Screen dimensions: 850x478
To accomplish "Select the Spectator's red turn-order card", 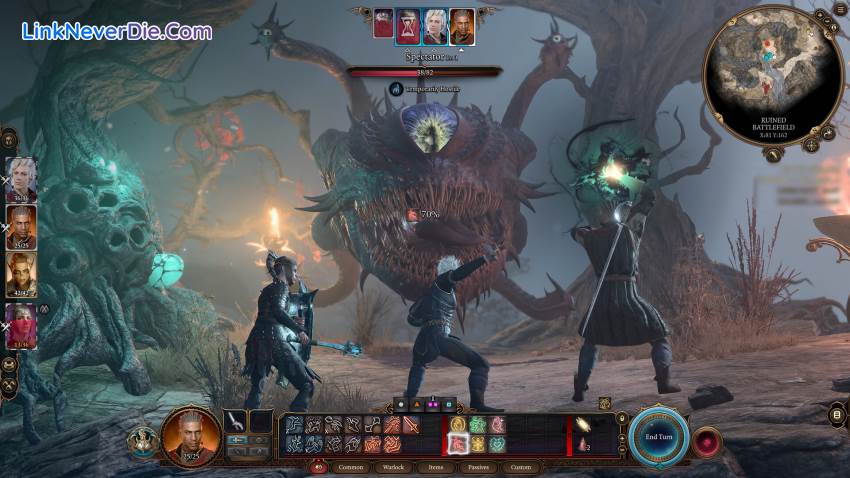I will click(383, 24).
